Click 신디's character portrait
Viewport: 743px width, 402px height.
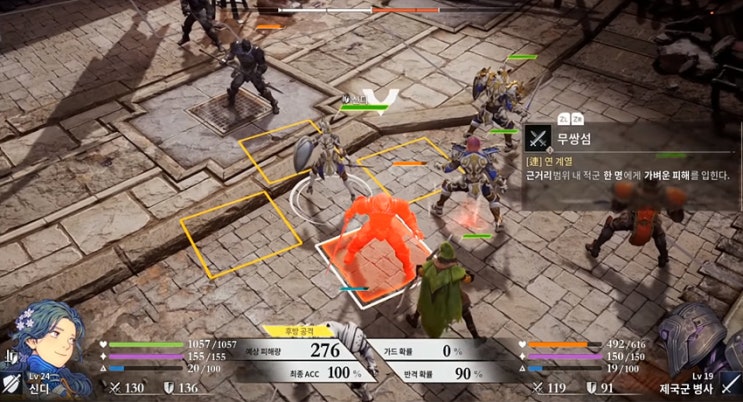52,341
